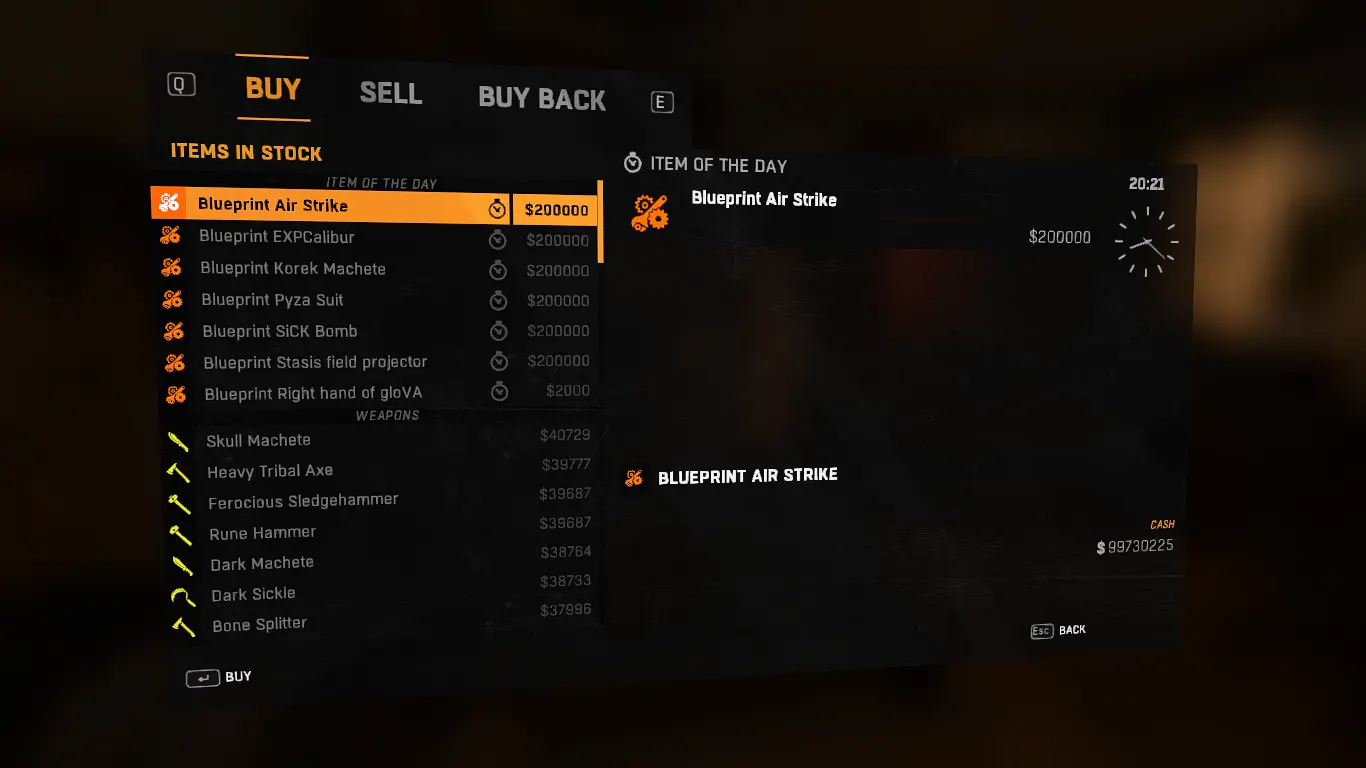Click the BUY button below the list
Screen dimensions: 1366x768
coord(220,678)
